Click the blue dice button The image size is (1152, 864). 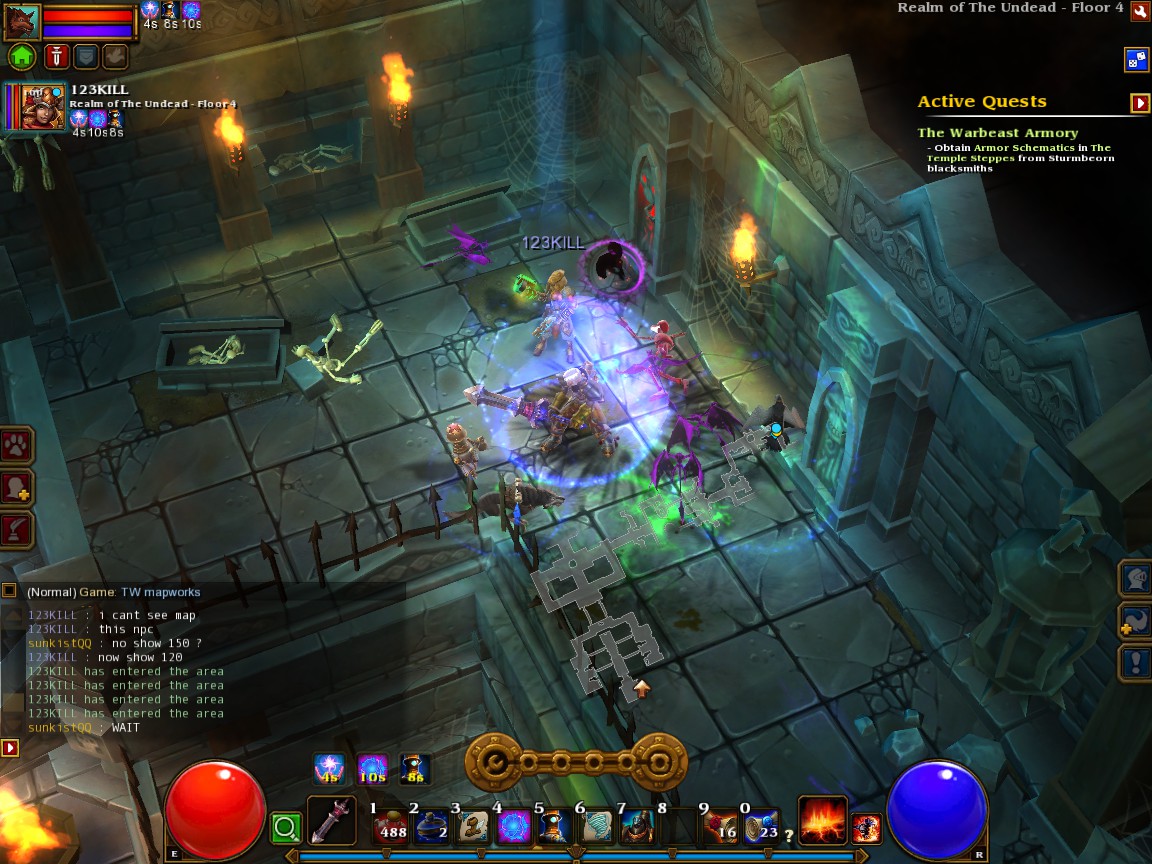tap(1136, 59)
